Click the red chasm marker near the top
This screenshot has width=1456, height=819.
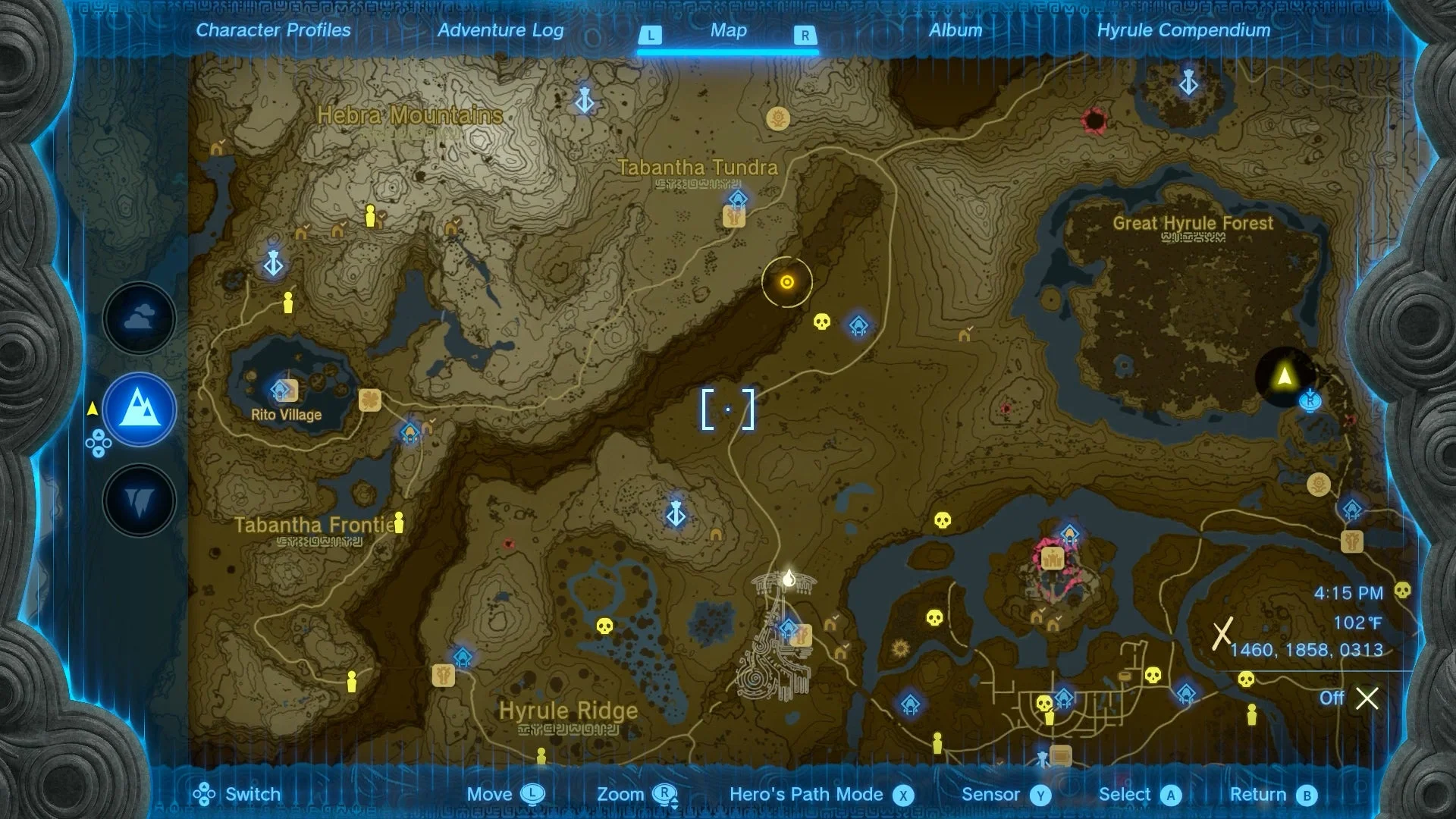click(1094, 119)
